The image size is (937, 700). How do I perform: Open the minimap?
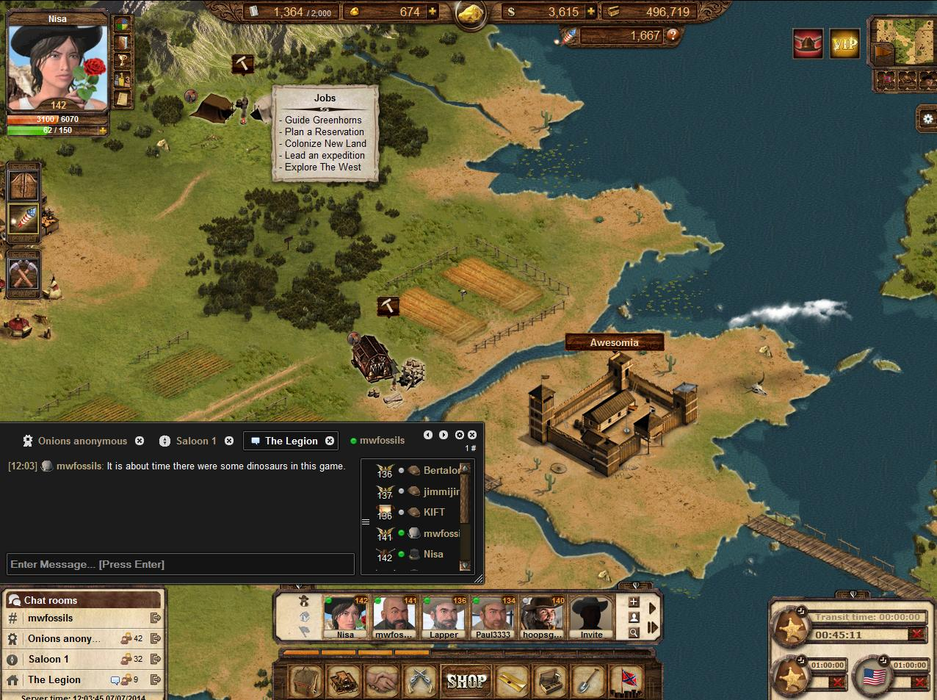click(x=903, y=43)
